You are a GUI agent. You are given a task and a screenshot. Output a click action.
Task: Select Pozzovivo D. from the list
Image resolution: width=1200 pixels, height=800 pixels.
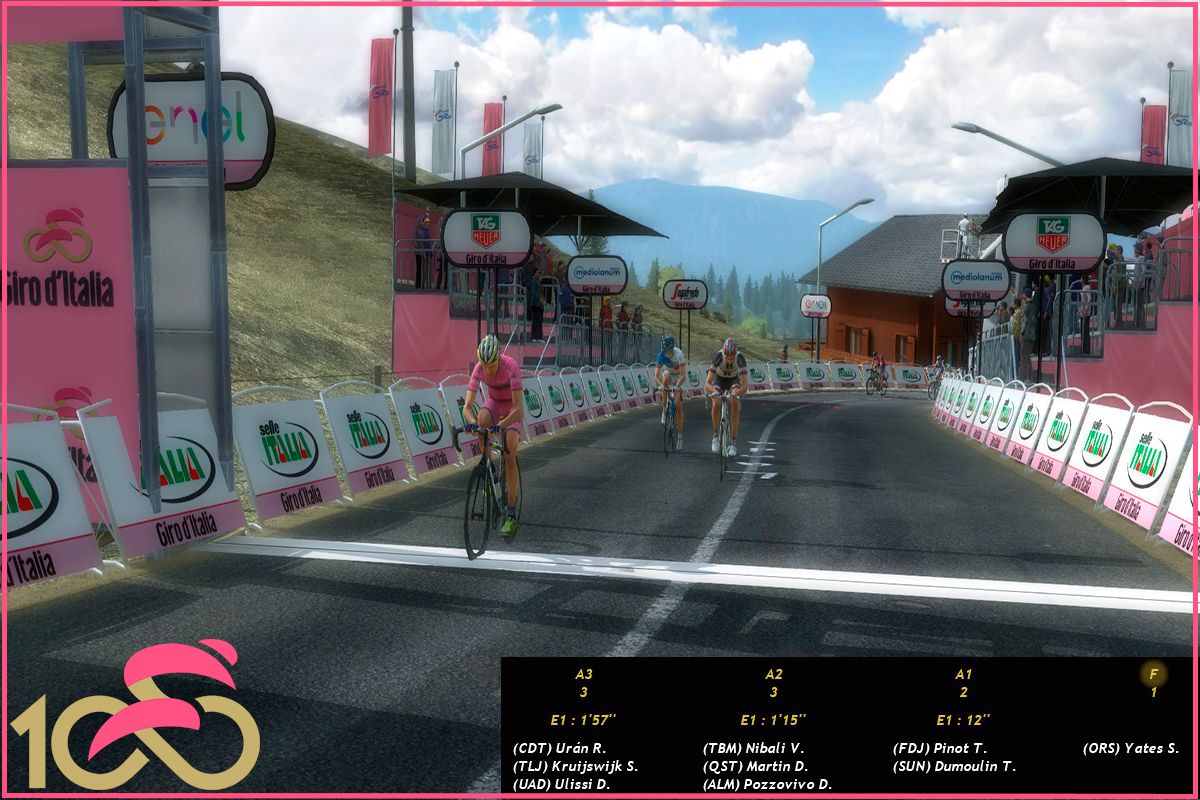[768, 784]
